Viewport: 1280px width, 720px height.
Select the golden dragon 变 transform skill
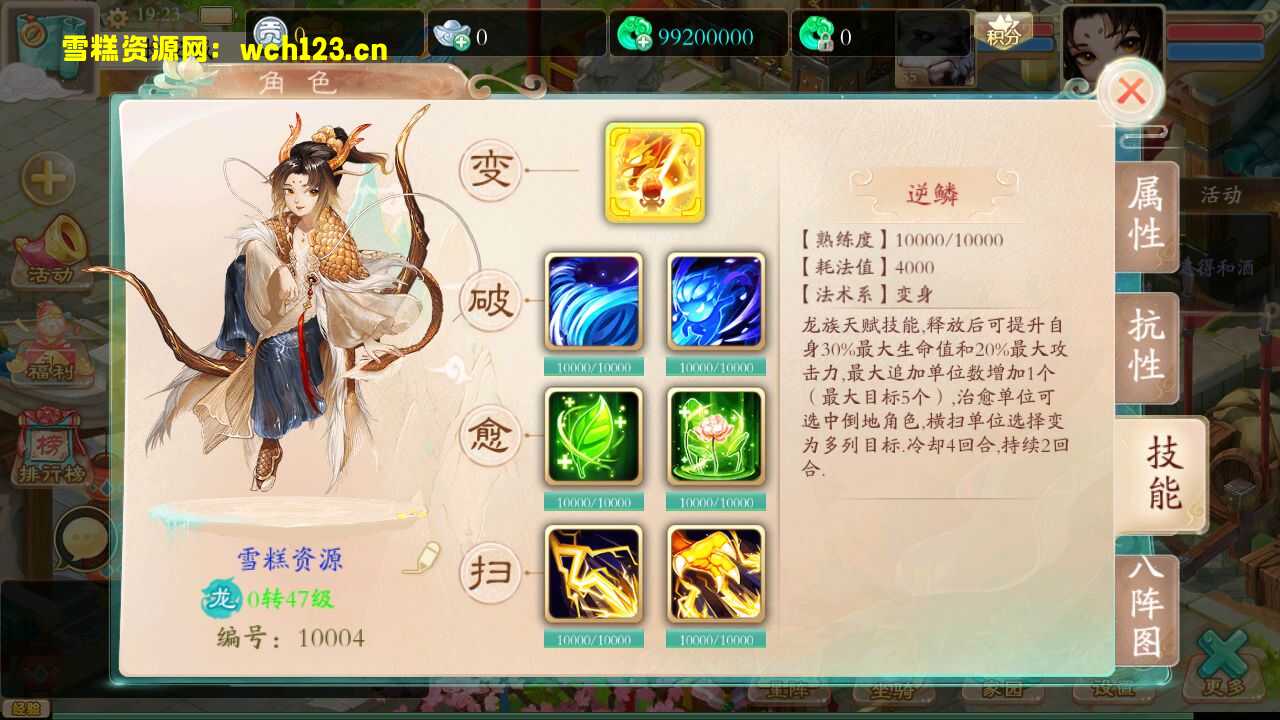coord(656,172)
